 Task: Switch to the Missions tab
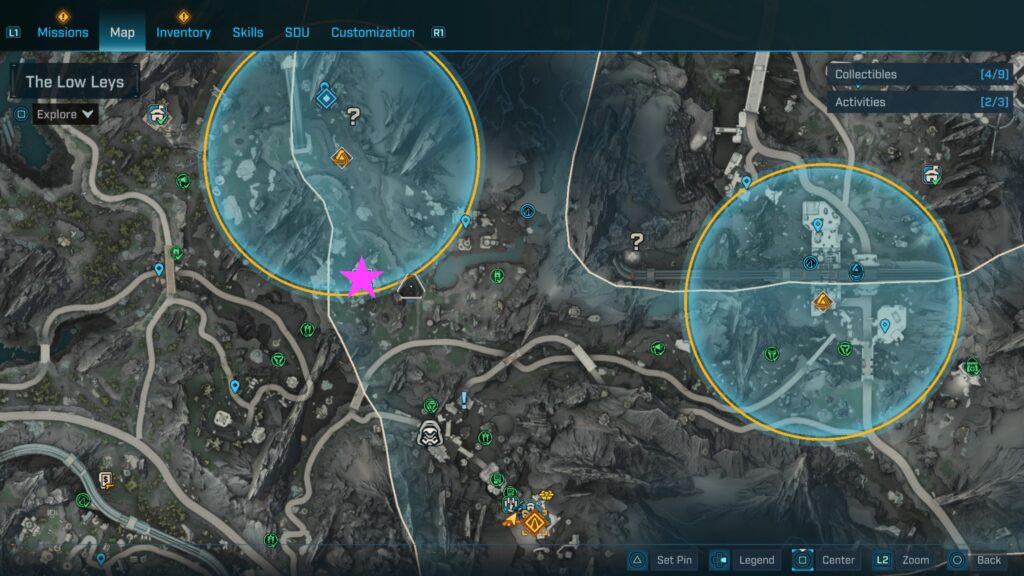coord(62,32)
